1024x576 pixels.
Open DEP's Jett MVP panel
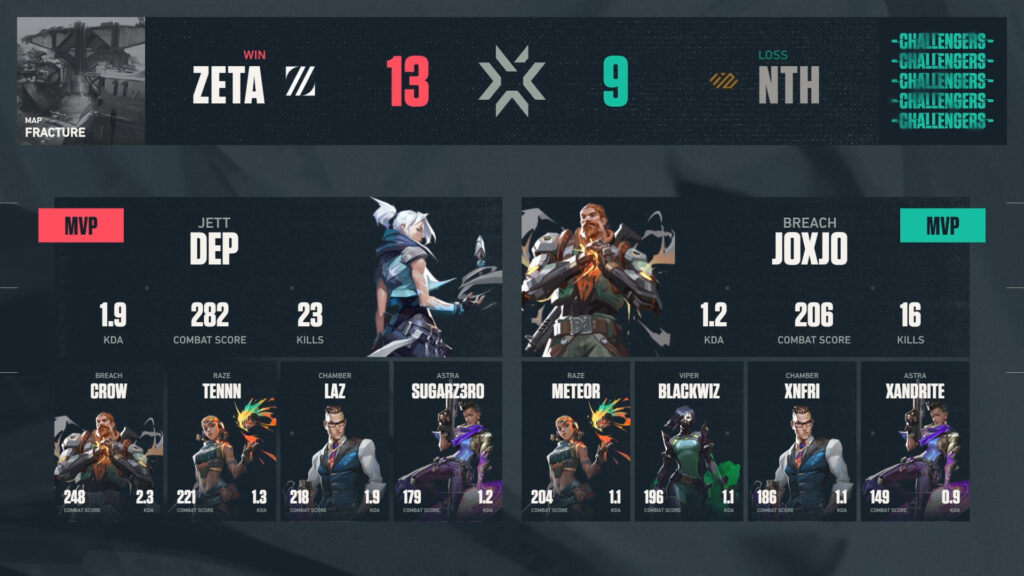point(278,277)
